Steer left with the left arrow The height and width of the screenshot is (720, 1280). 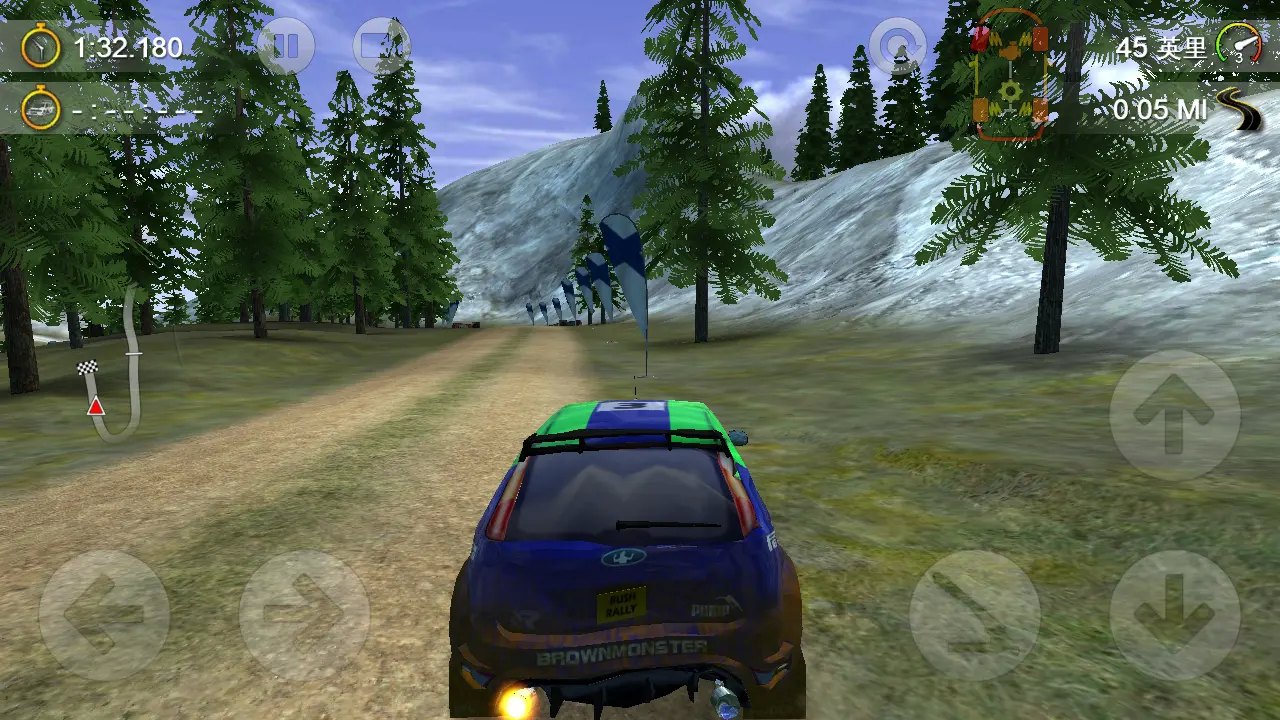point(104,615)
